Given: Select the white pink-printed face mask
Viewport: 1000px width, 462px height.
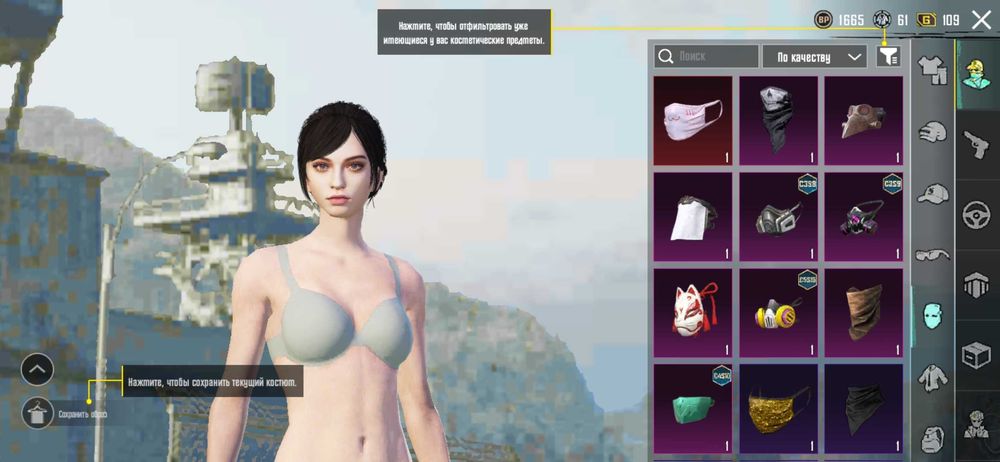Looking at the screenshot, I should pos(692,121).
